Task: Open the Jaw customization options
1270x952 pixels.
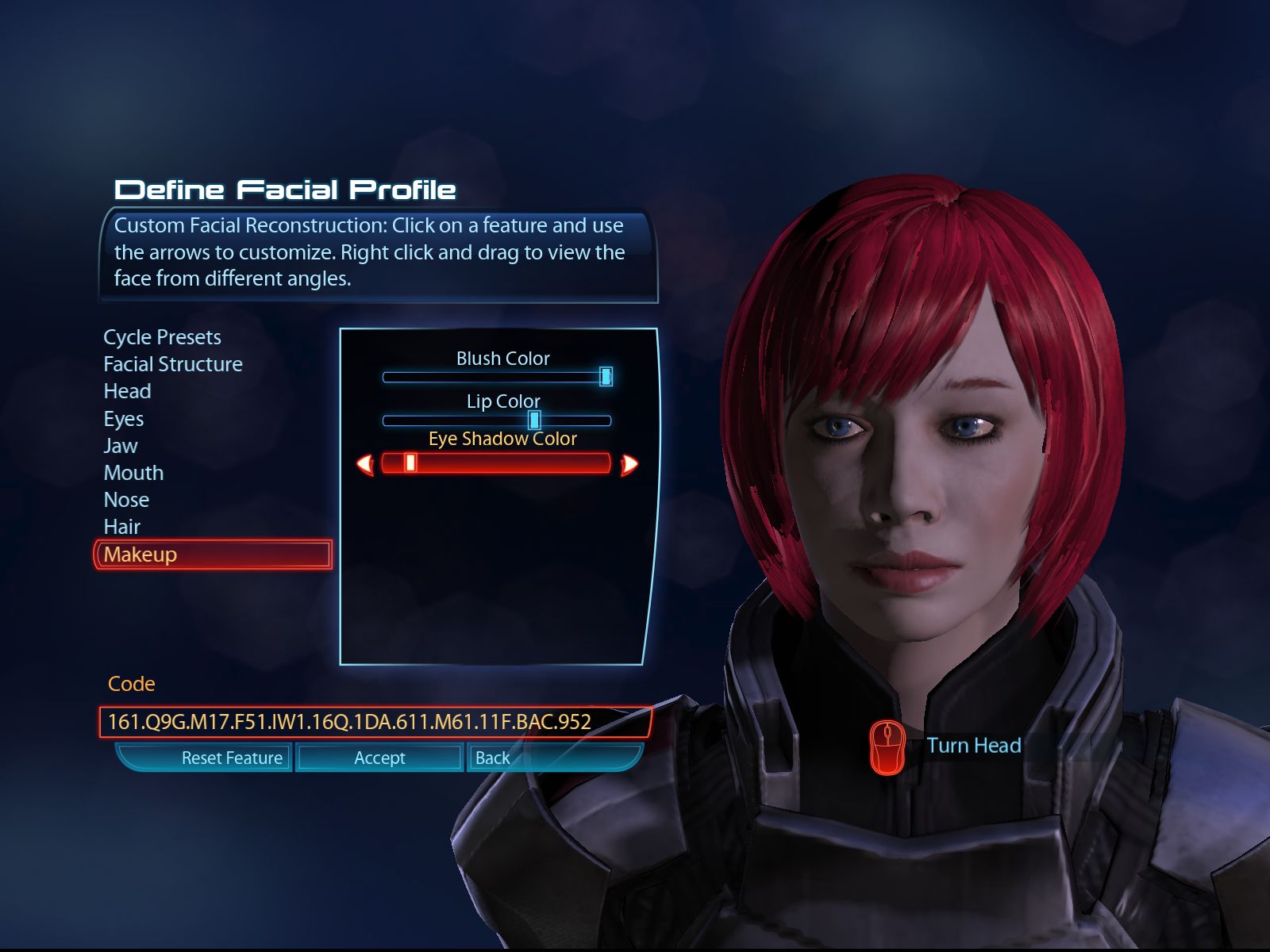Action: click(x=121, y=446)
